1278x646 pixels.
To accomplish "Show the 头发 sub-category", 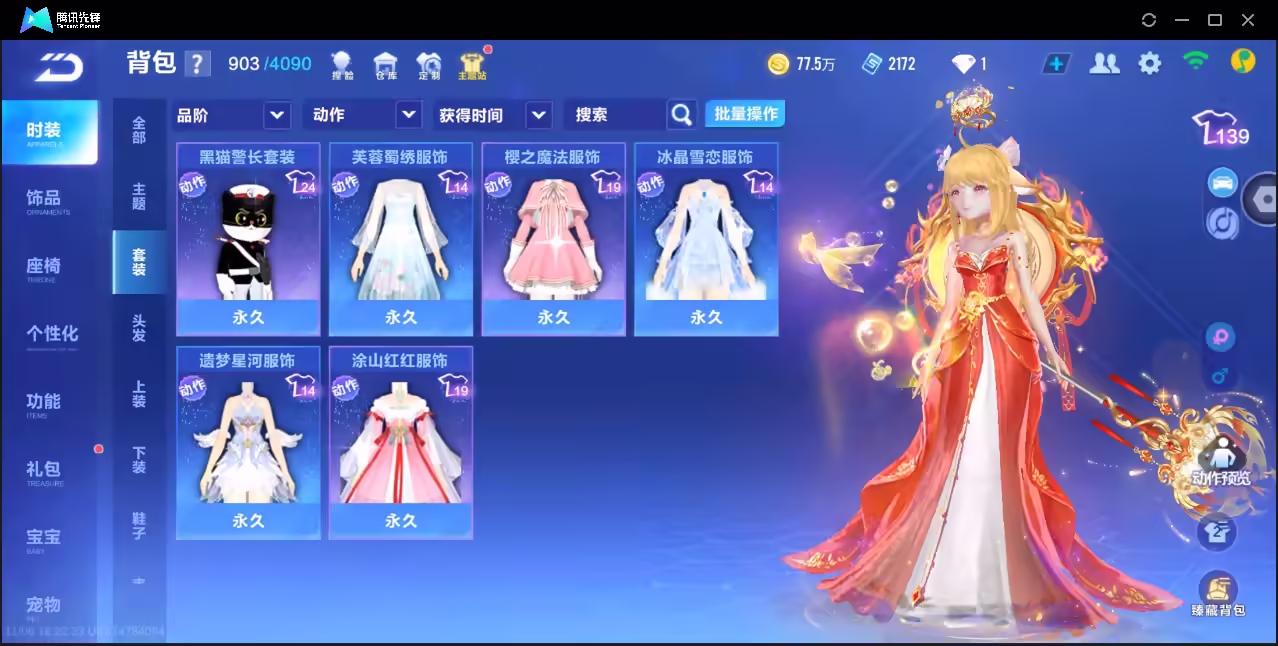I will click(139, 328).
